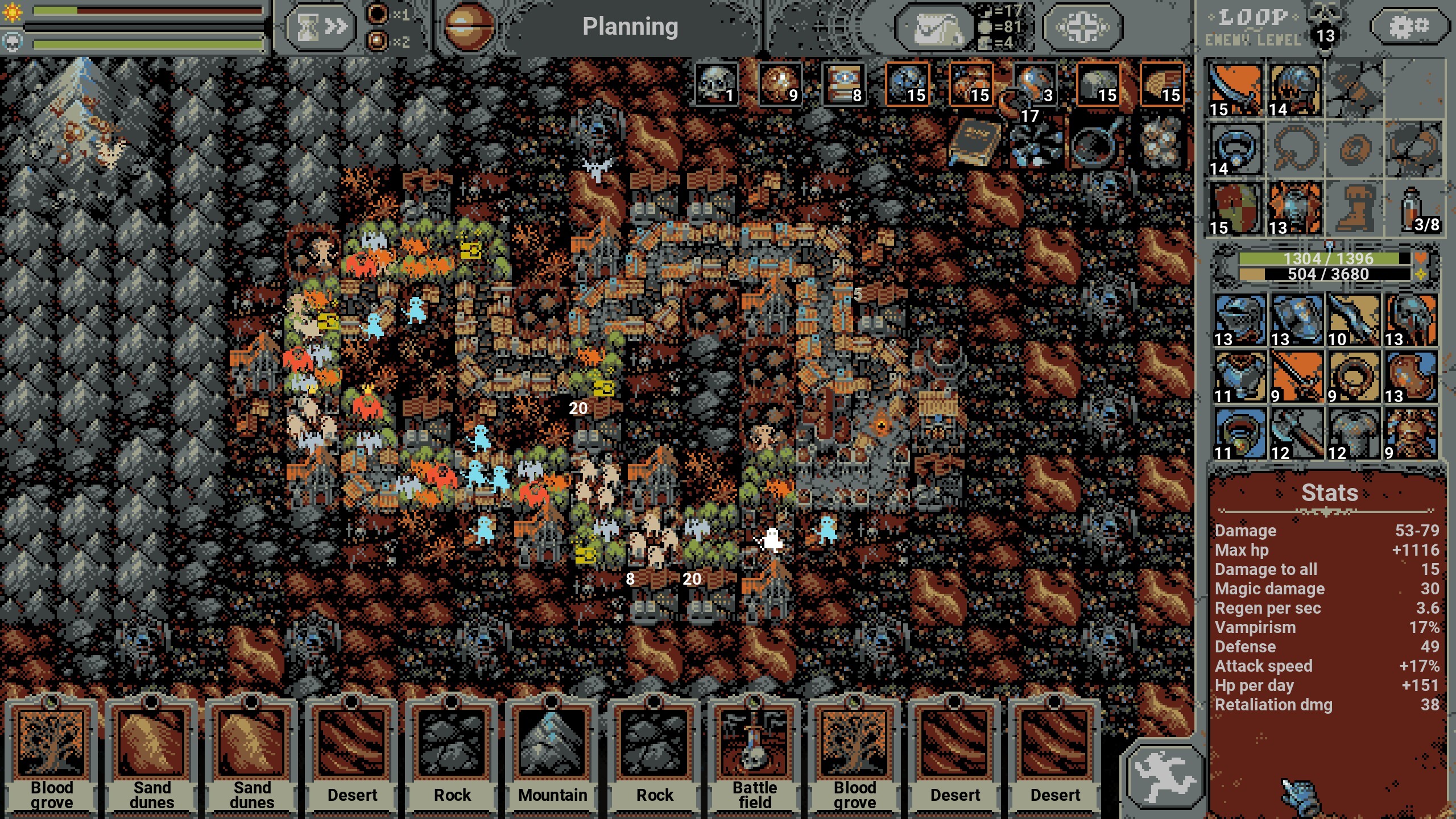This screenshot has width=1456, height=819.
Task: Select the equipped helmet slot level 14
Action: 1295,90
